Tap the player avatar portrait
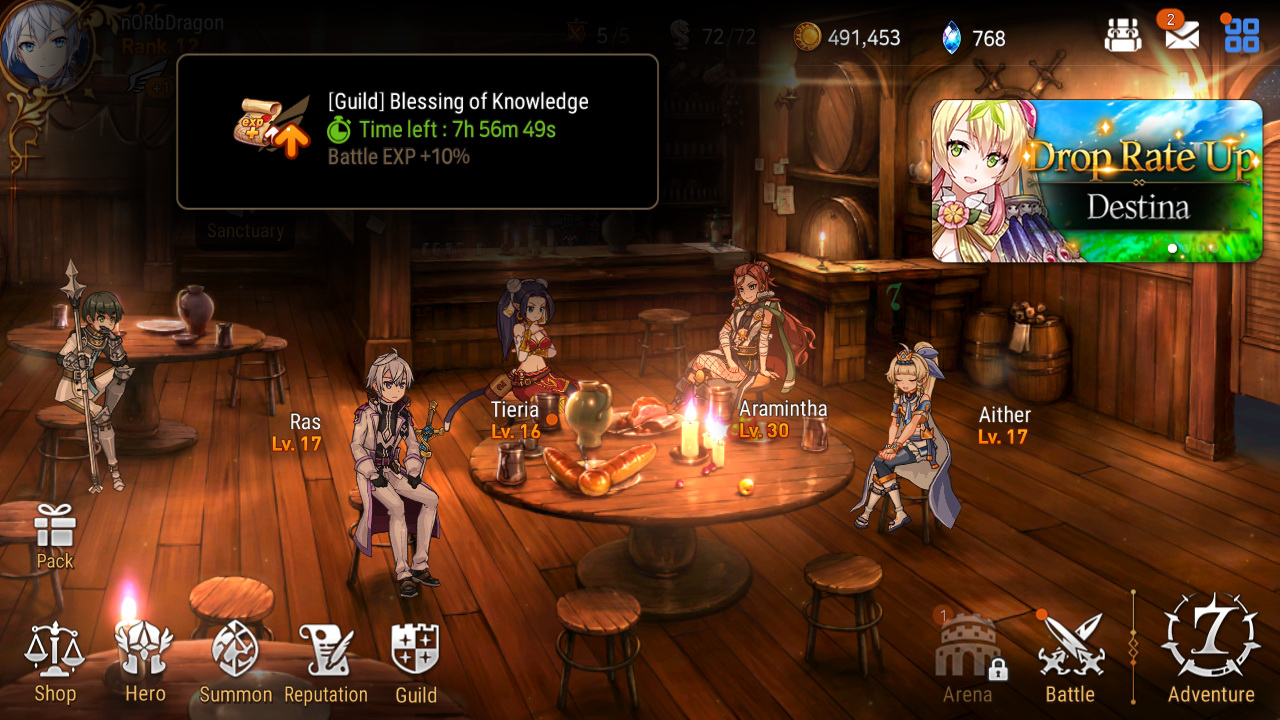 pyautogui.click(x=45, y=45)
